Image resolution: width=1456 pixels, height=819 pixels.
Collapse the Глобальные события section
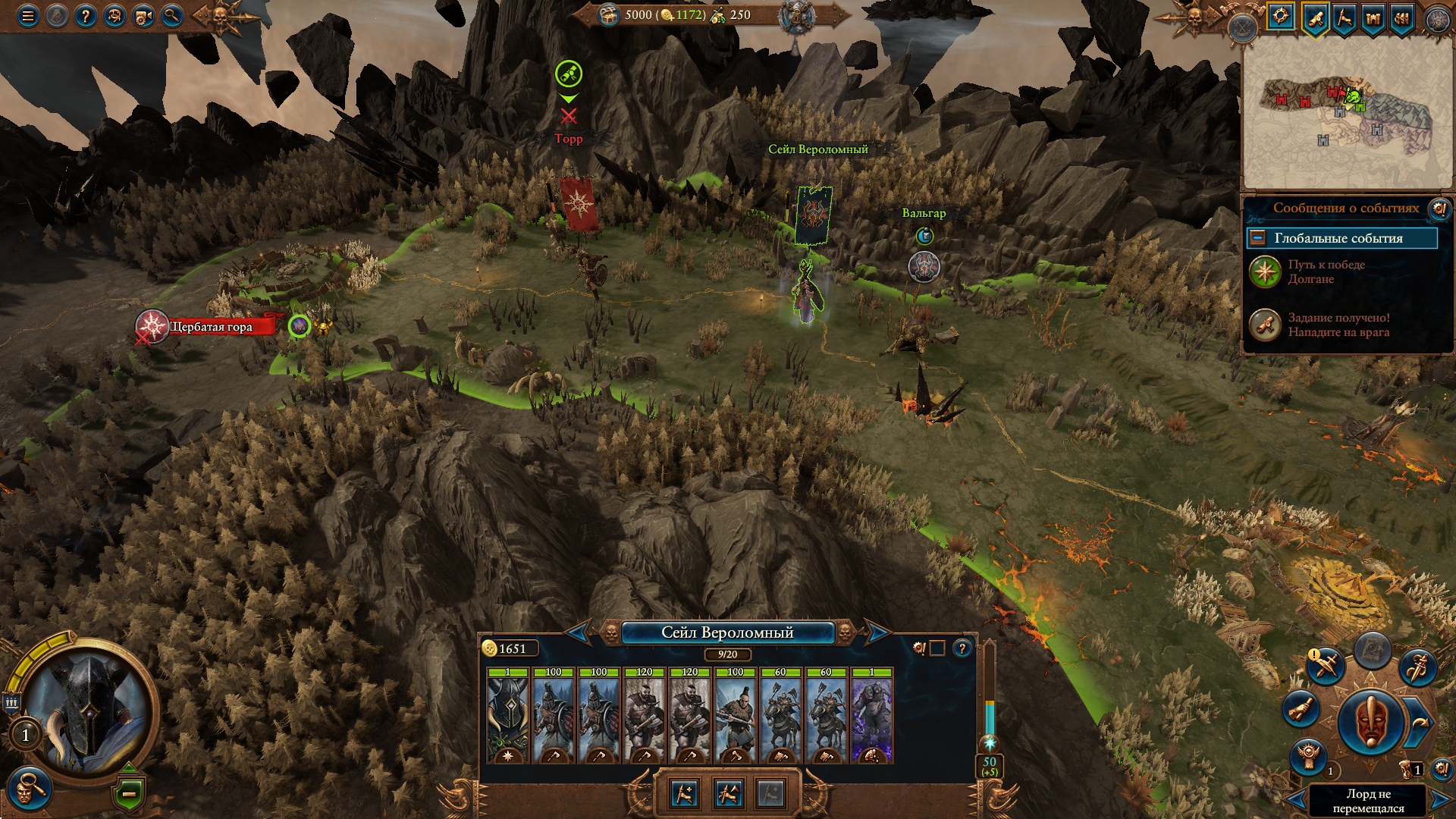pos(1257,238)
